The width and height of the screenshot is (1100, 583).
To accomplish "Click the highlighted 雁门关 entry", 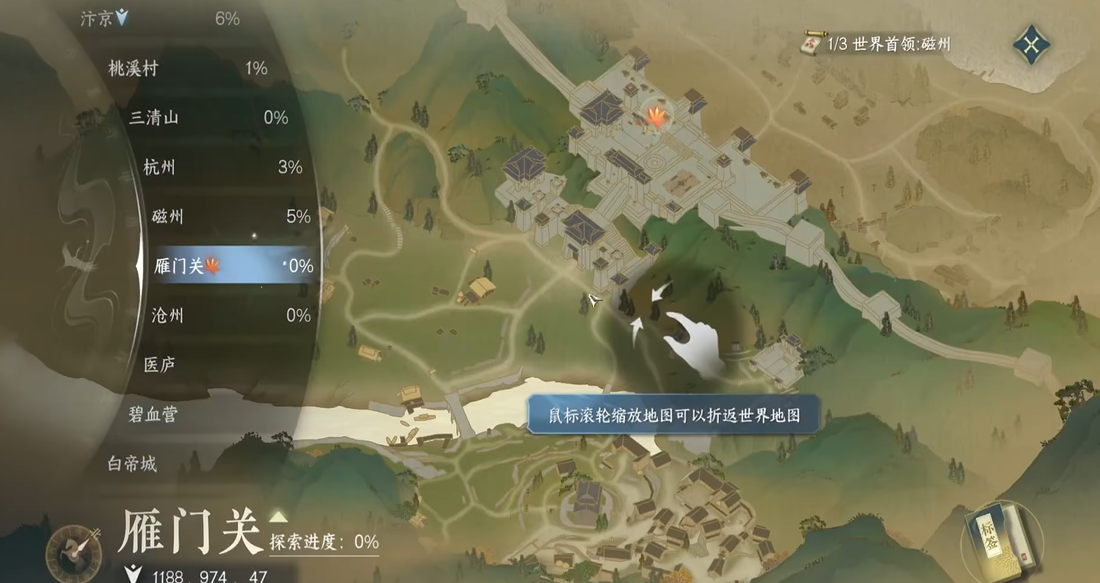I will click(x=180, y=266).
